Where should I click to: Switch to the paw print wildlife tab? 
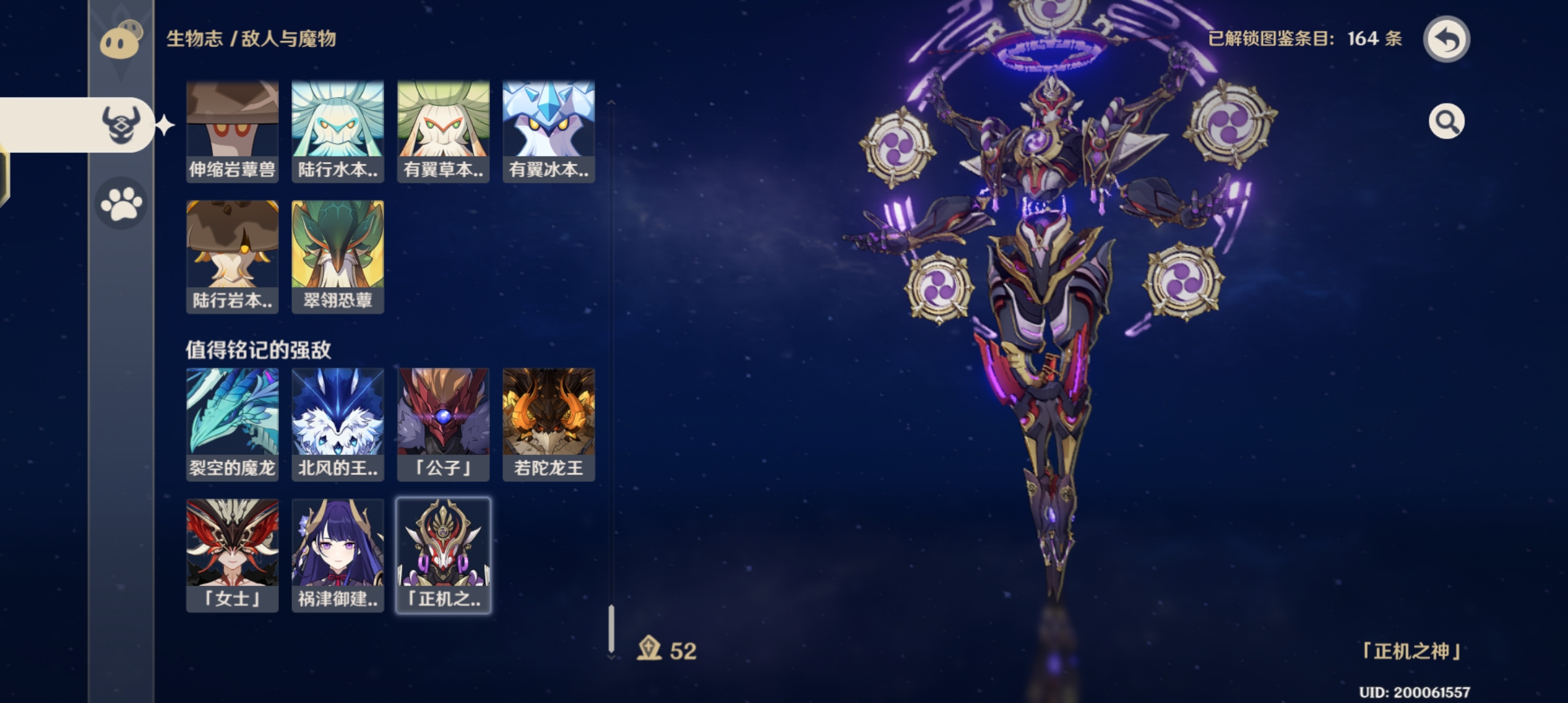click(x=121, y=204)
